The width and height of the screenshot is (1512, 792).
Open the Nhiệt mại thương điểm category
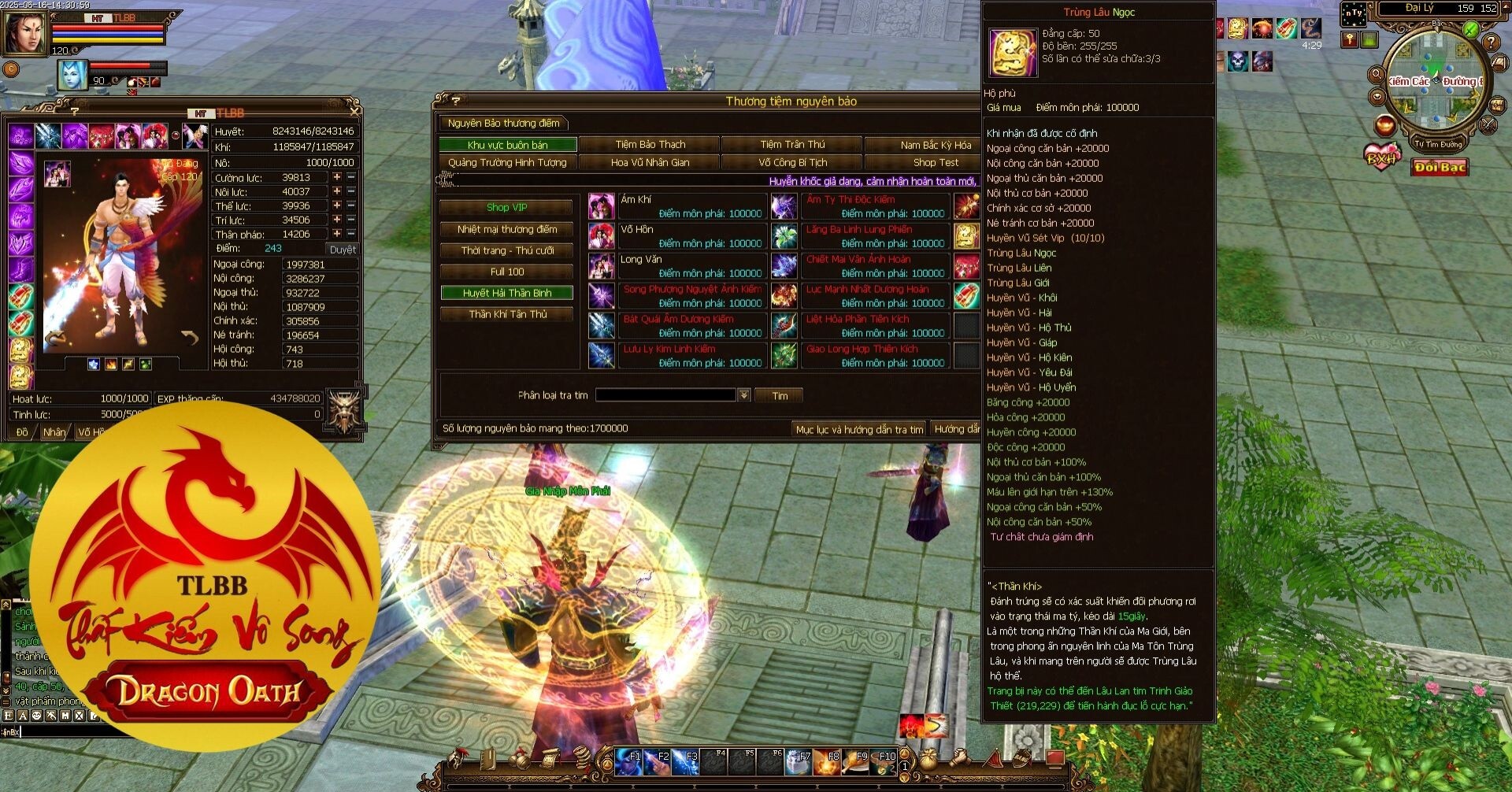[x=506, y=230]
